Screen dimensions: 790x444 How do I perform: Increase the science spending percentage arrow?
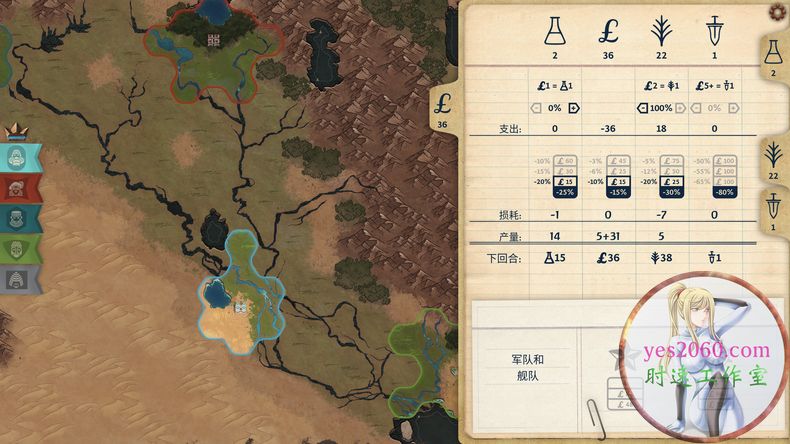tap(573, 107)
